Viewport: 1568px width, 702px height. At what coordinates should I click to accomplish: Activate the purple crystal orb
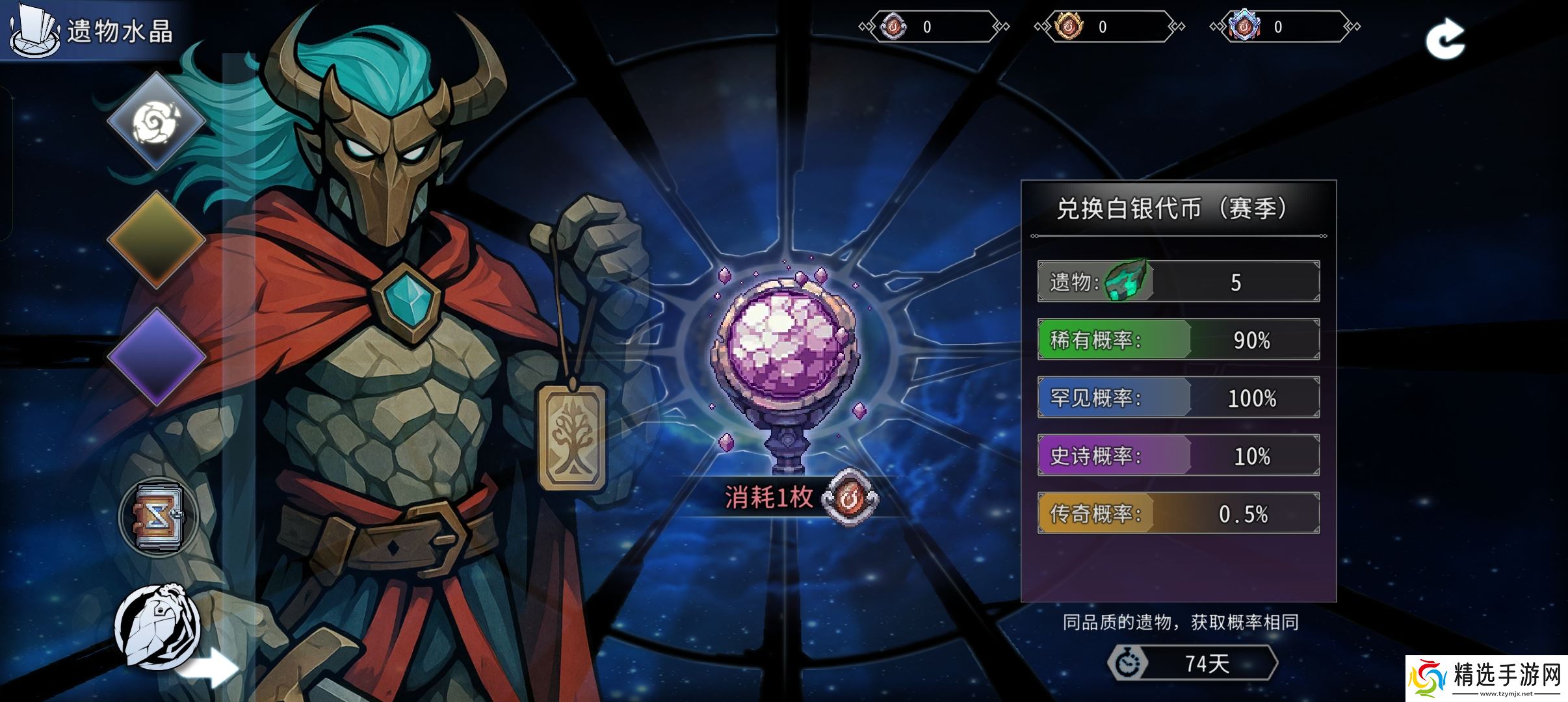785,344
